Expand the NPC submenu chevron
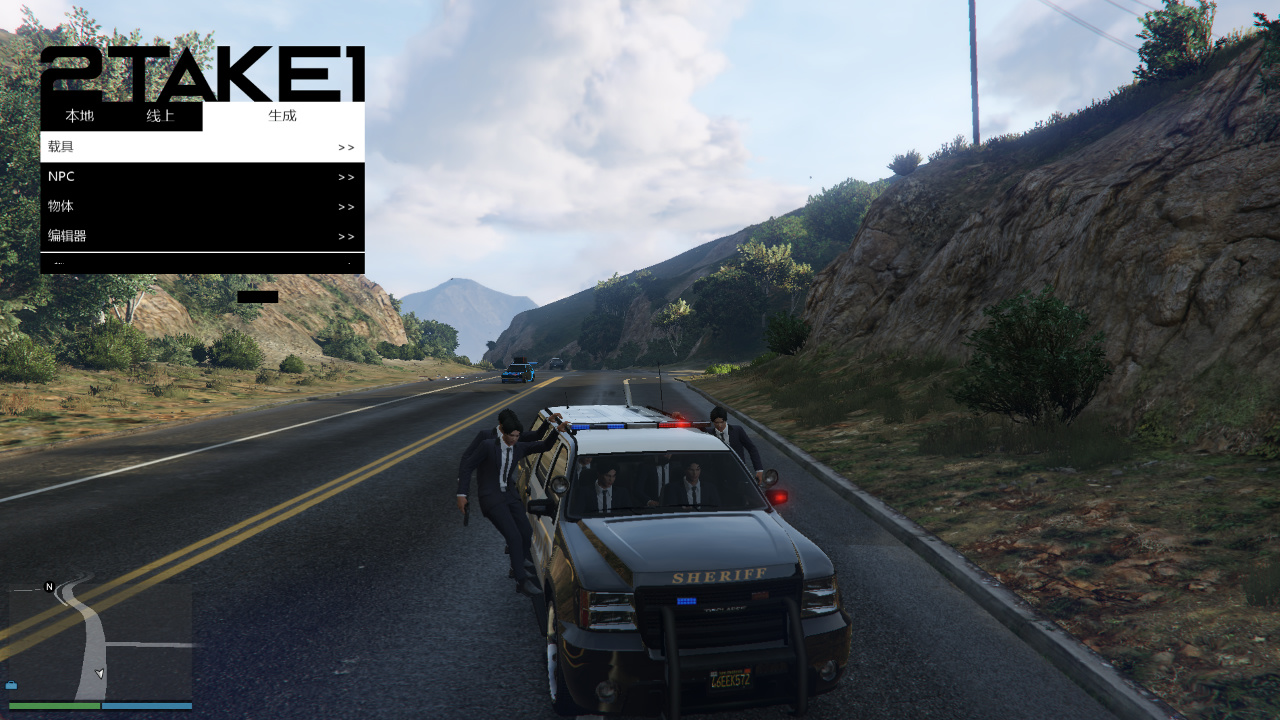Image resolution: width=1280 pixels, height=720 pixels. click(346, 177)
